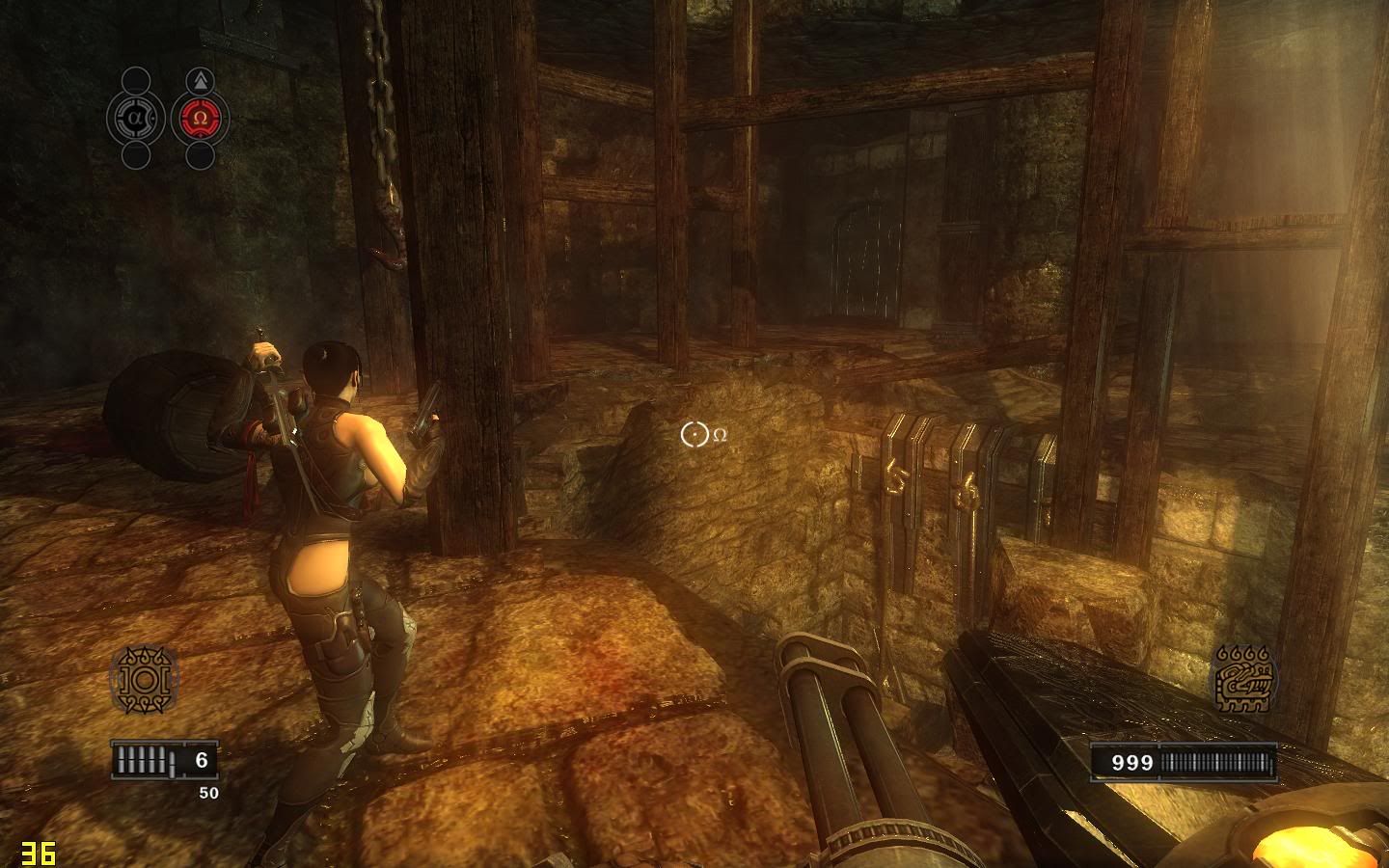Select the grey alpha squad icon
Screen dimensions: 1389x868
click(x=135, y=119)
